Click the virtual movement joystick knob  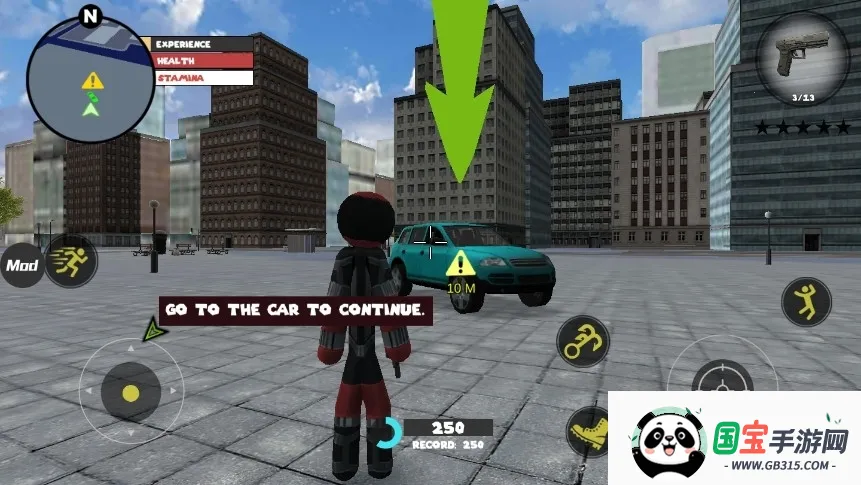tap(131, 392)
